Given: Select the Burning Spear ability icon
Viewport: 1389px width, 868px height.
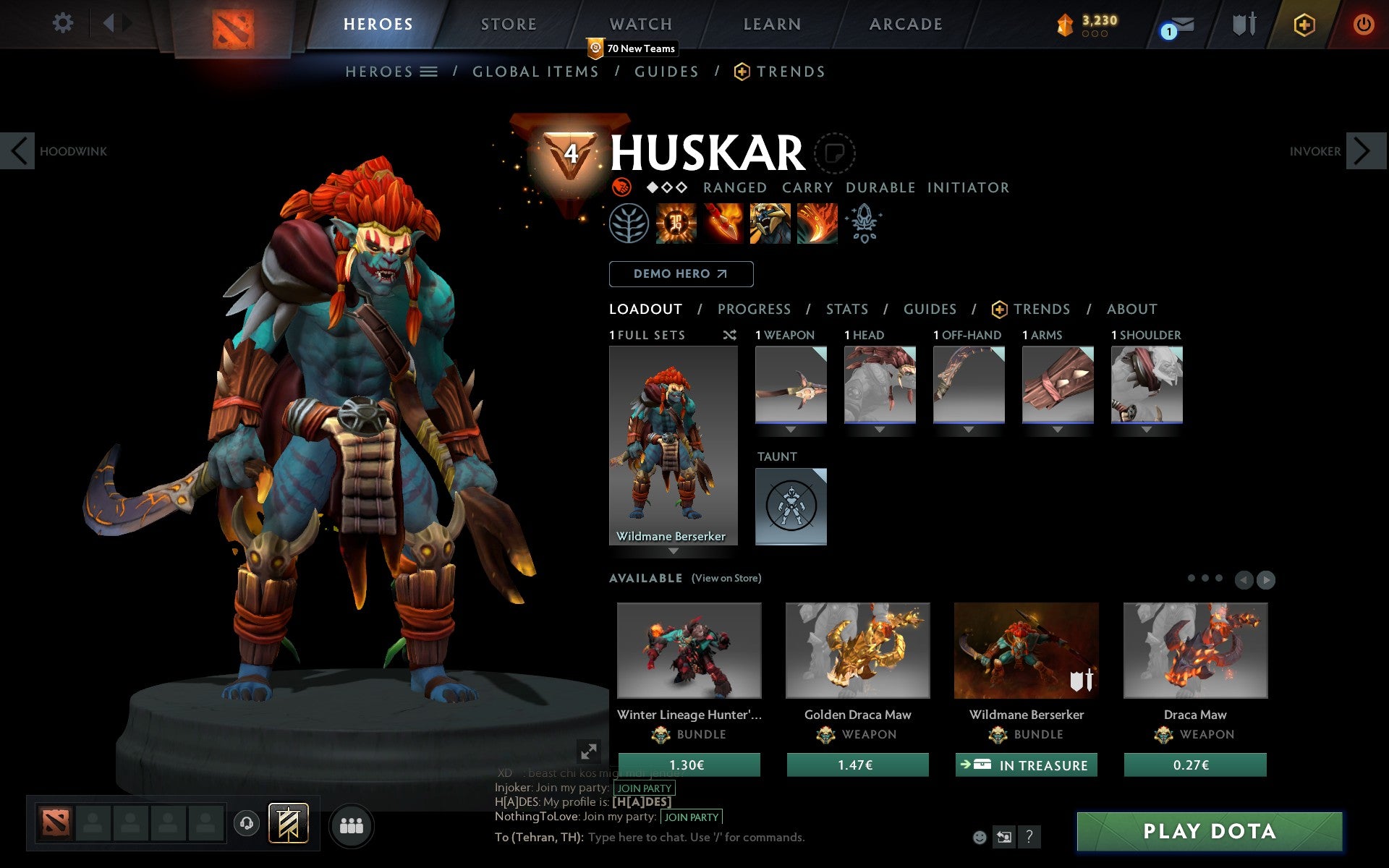Looking at the screenshot, I should pos(721,224).
